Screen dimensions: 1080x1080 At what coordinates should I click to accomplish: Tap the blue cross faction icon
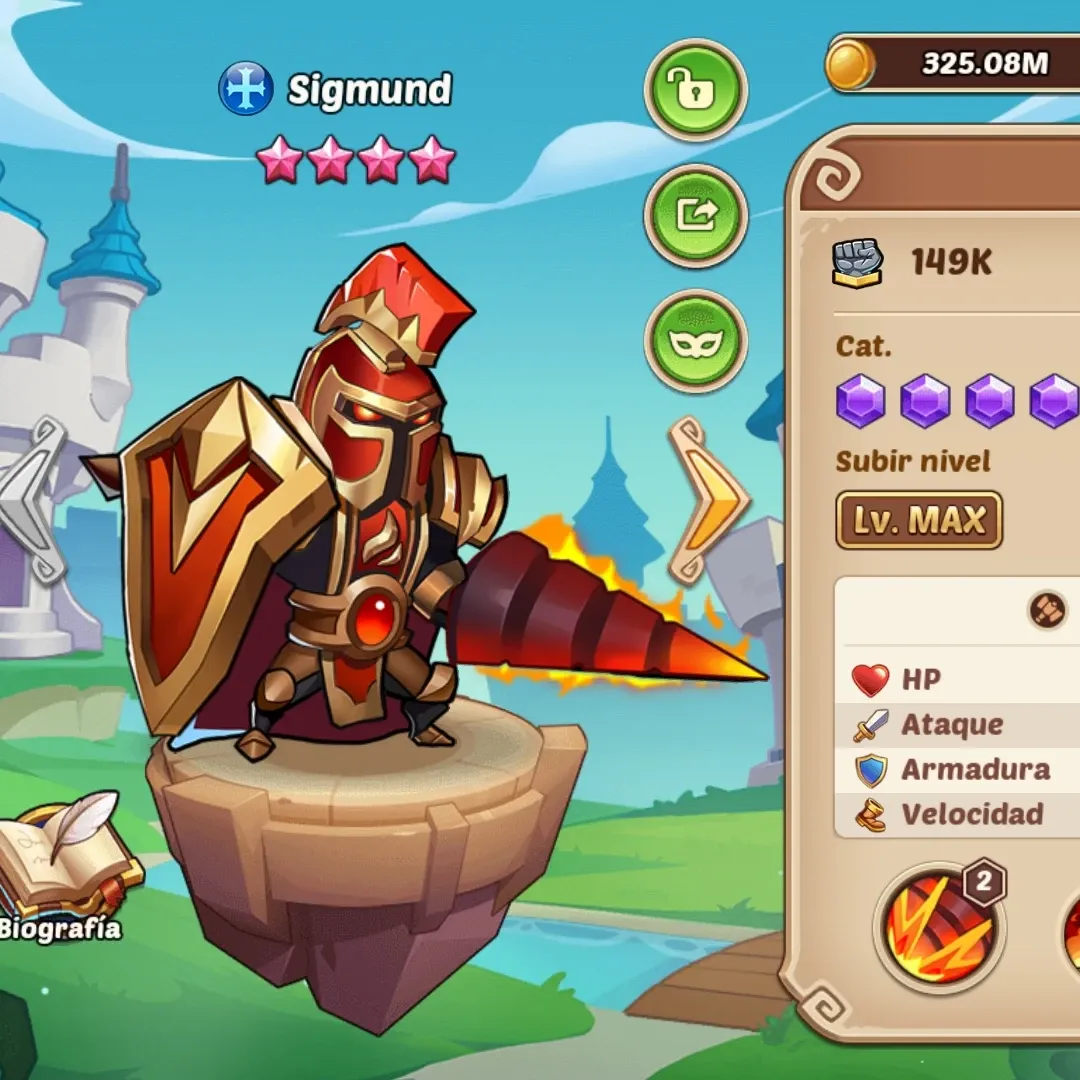[x=245, y=89]
